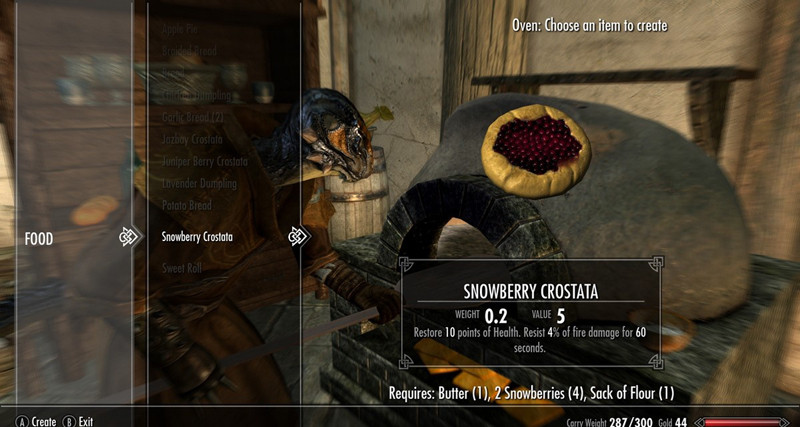Pick the Braided Bread recipe
This screenshot has height=427, width=800.
pyautogui.click(x=190, y=51)
